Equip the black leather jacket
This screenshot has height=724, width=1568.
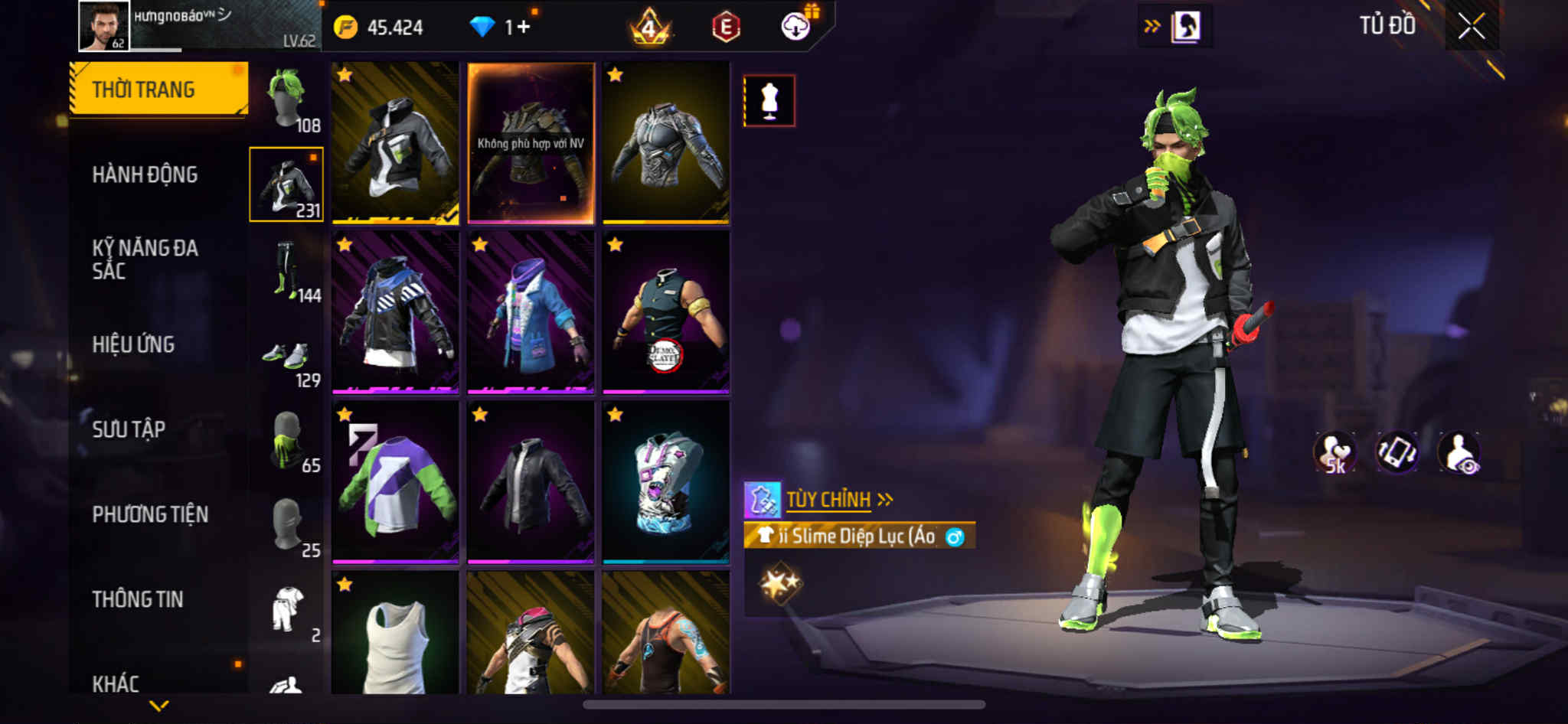click(531, 482)
